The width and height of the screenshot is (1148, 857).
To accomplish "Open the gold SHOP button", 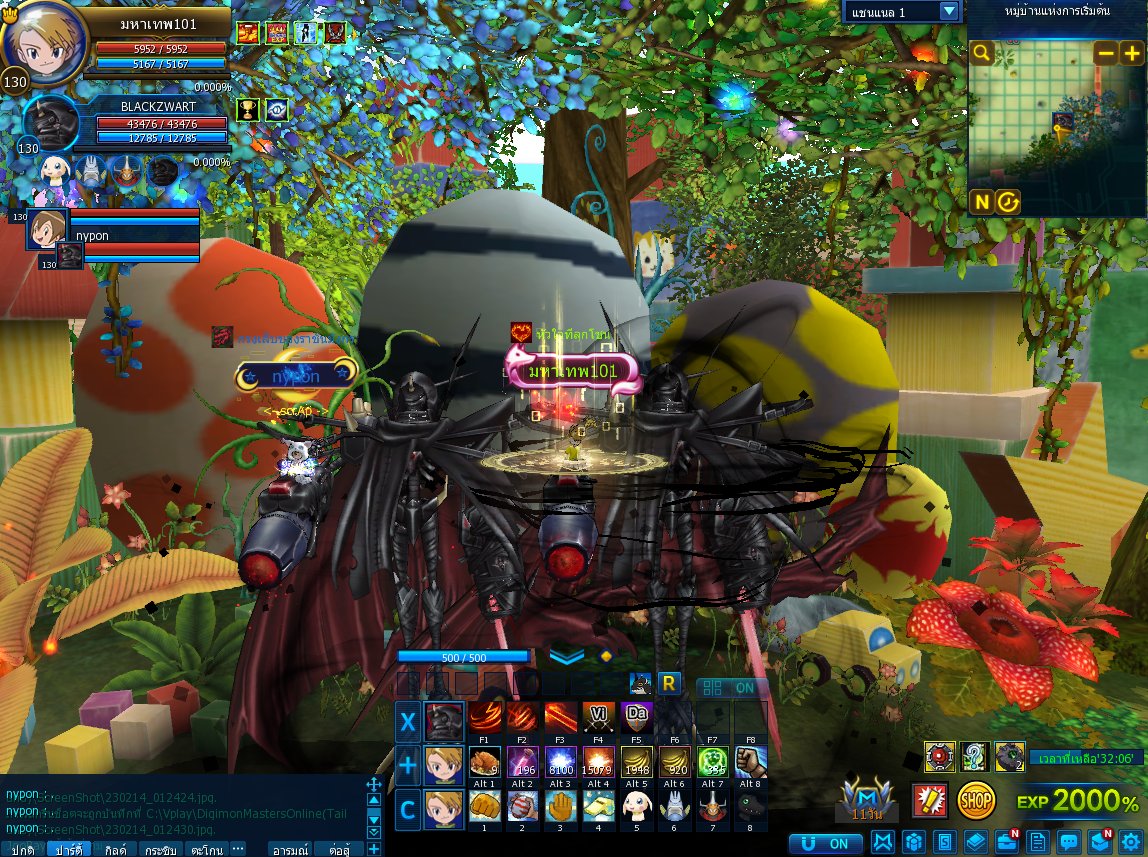I will coord(976,800).
